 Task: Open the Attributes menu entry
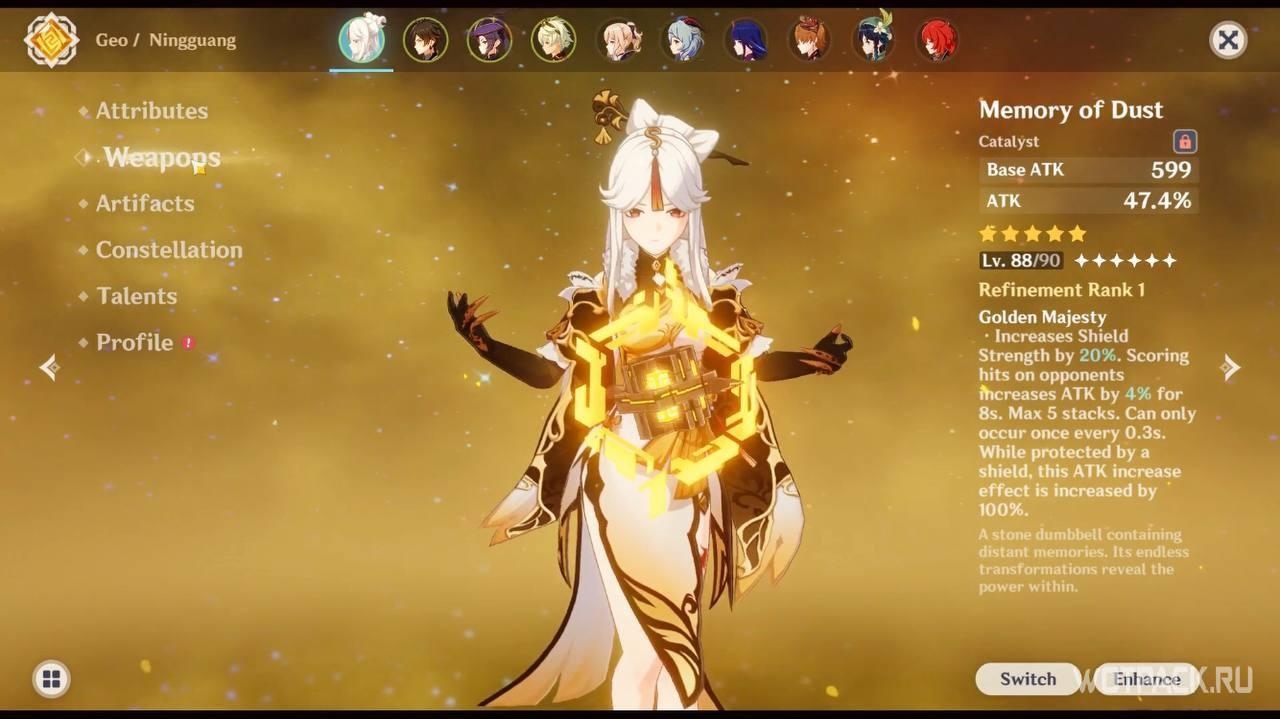click(x=151, y=111)
